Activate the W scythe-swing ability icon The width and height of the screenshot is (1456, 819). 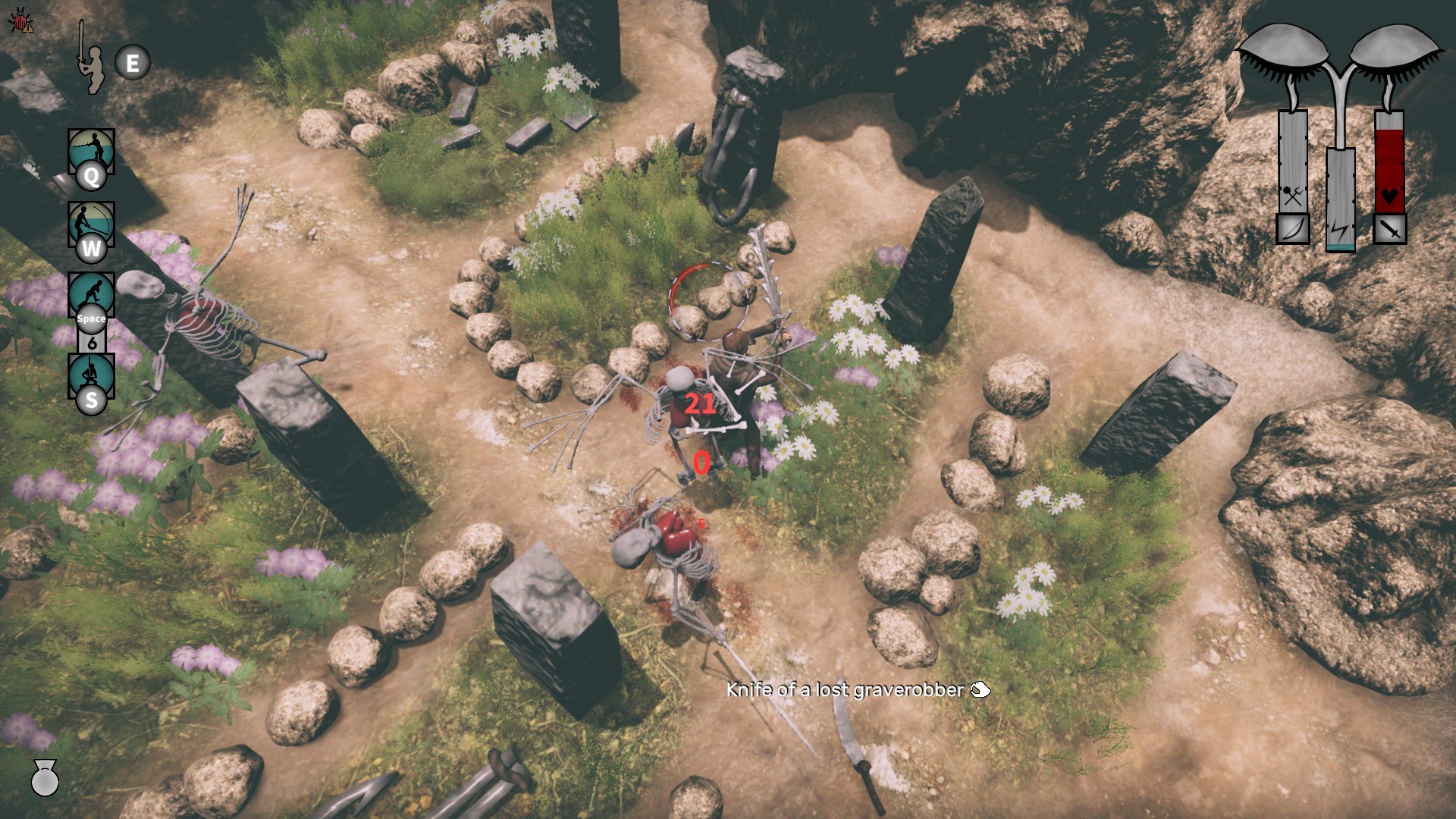pos(92,224)
